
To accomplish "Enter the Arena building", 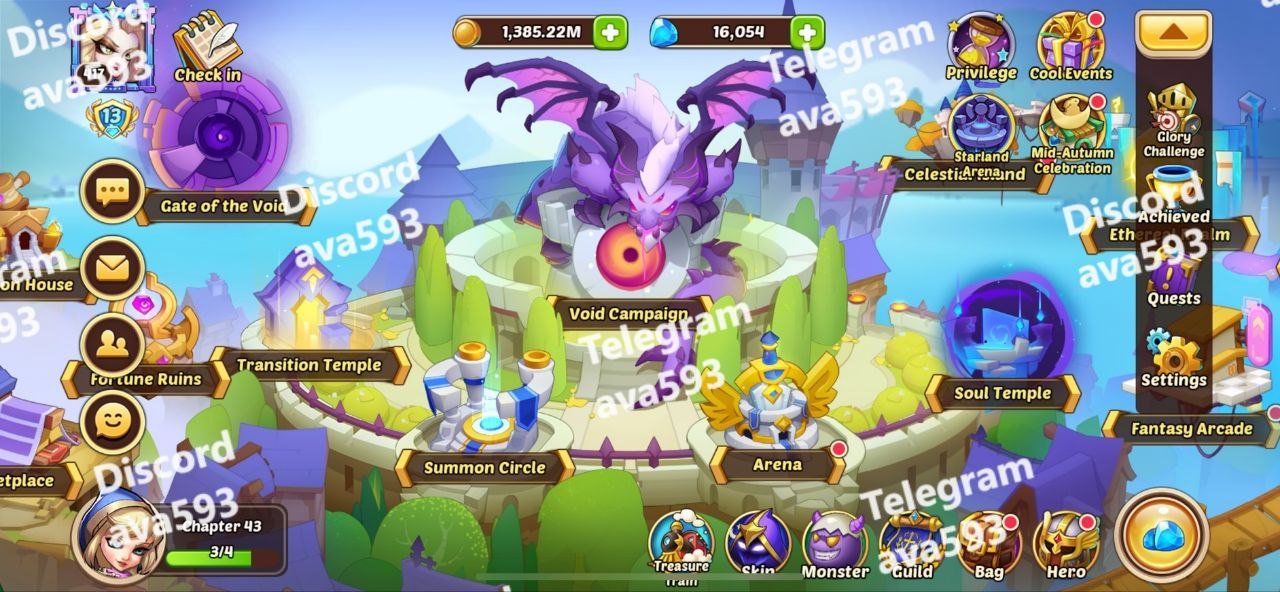I will click(x=771, y=400).
